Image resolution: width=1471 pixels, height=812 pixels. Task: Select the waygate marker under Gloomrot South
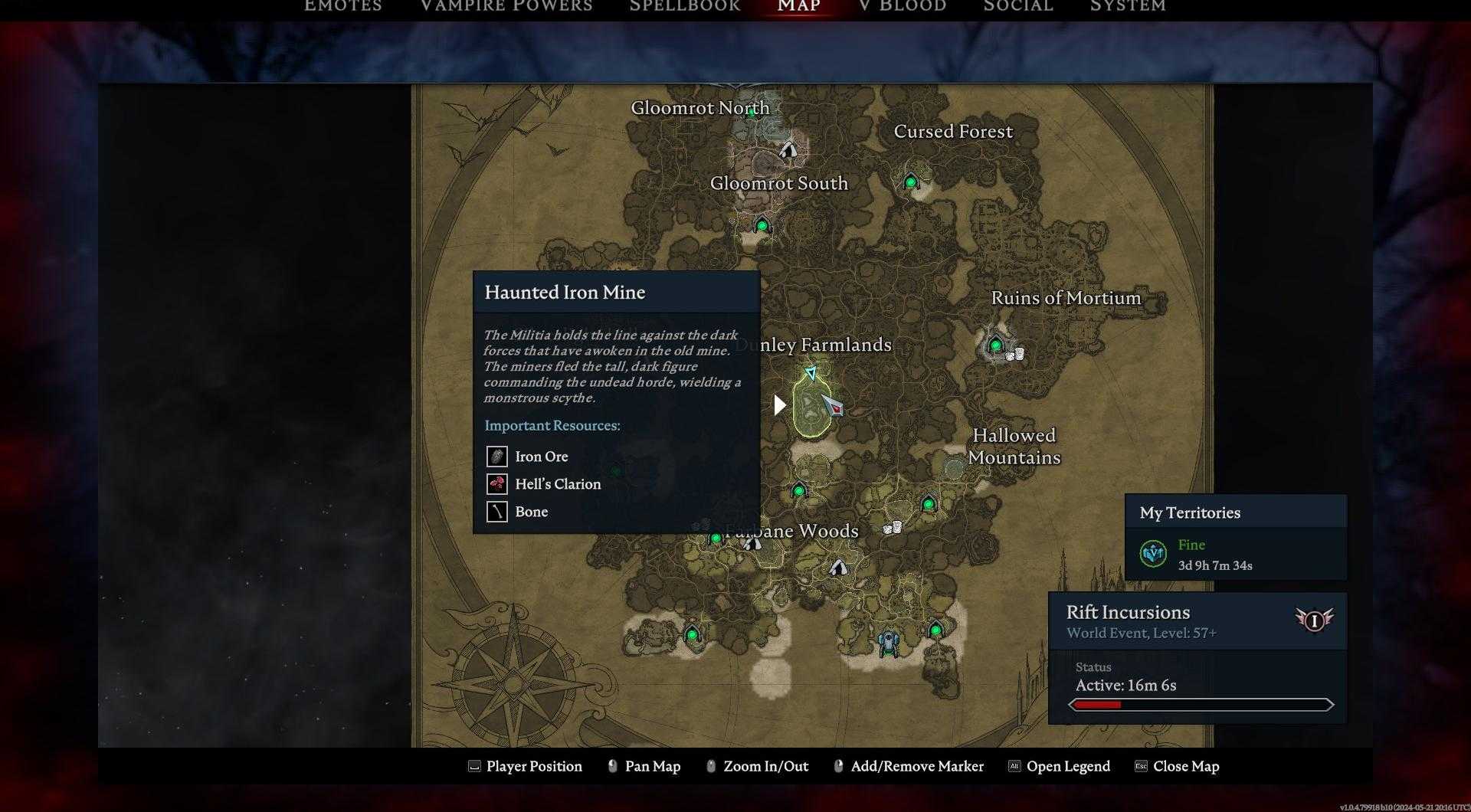pyautogui.click(x=762, y=226)
